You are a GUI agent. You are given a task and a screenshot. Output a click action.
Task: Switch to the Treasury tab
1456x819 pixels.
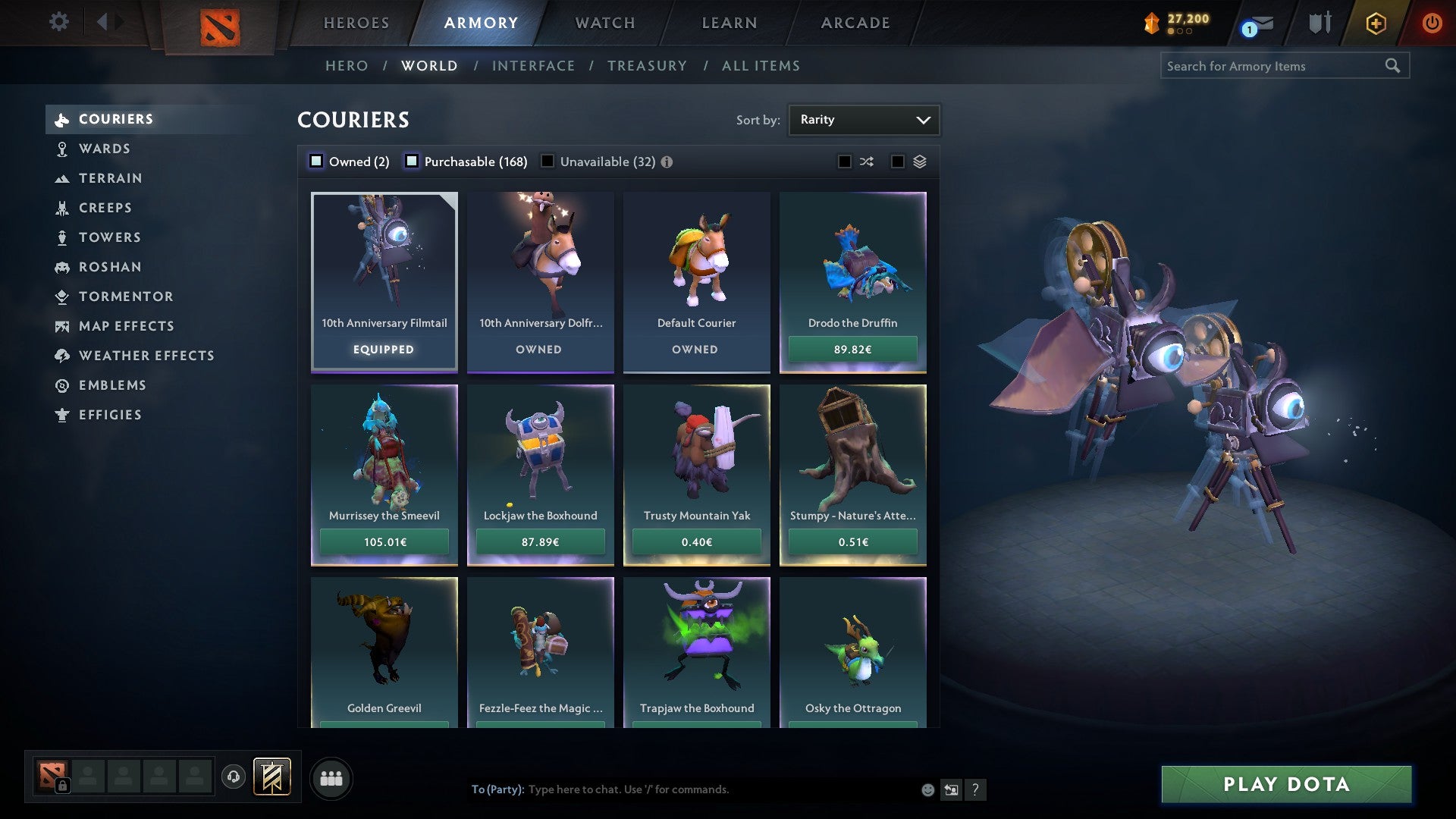[x=647, y=66]
